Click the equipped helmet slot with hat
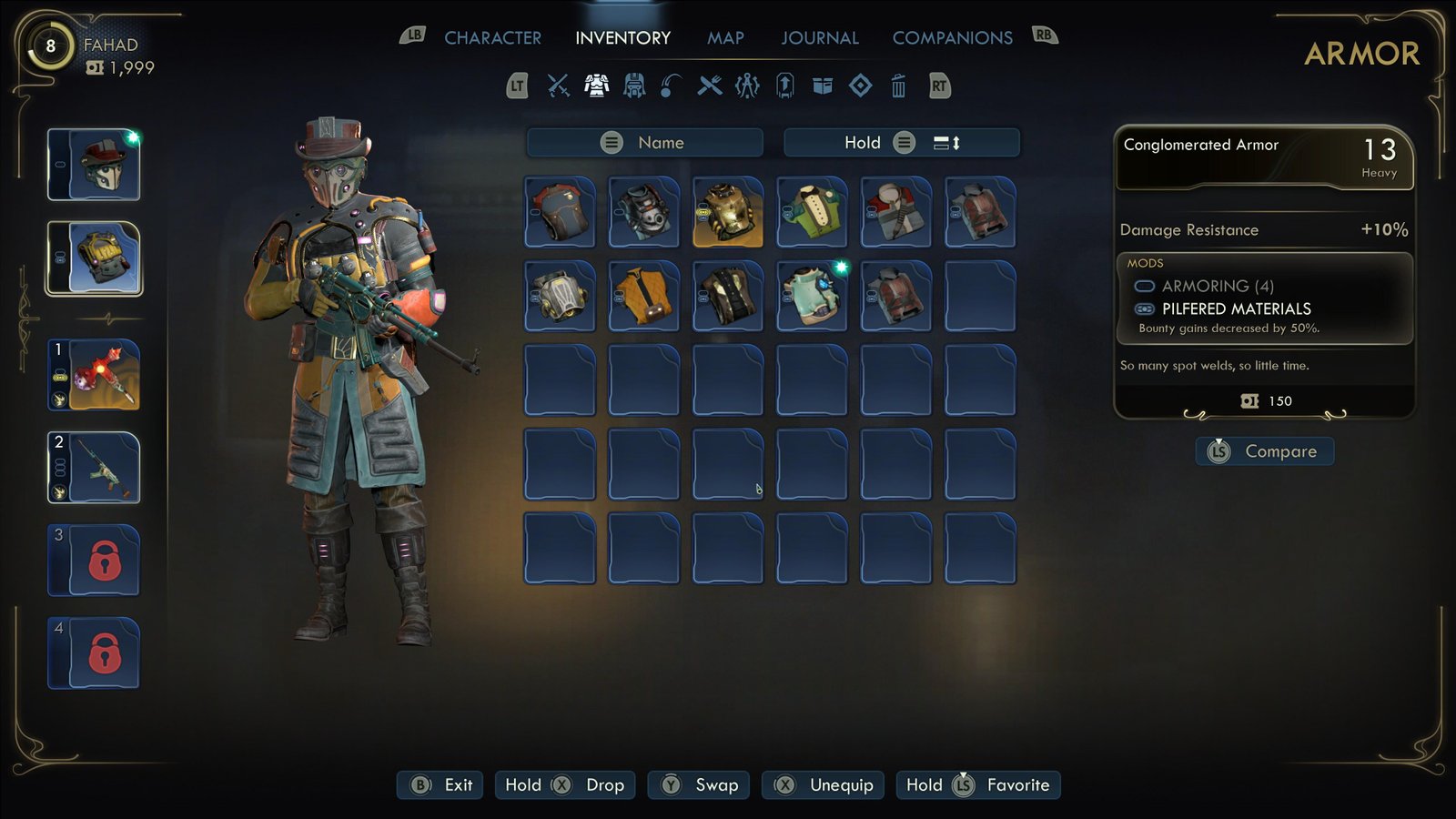 pos(95,165)
